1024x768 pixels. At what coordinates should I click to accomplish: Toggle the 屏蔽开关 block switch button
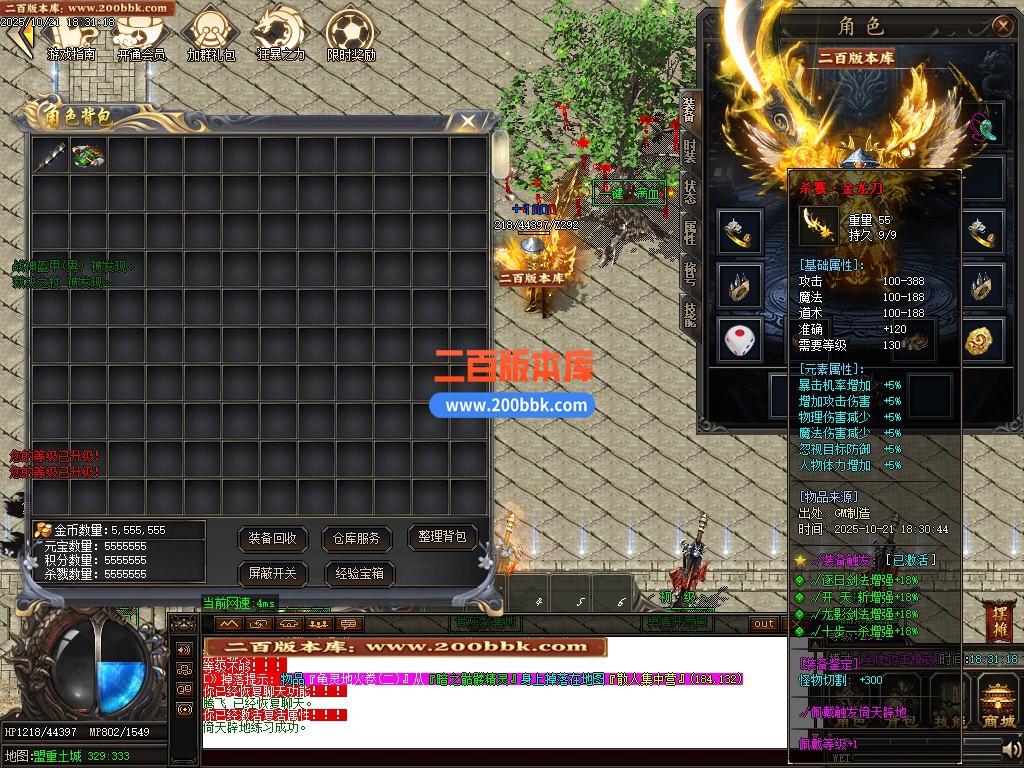(x=273, y=574)
